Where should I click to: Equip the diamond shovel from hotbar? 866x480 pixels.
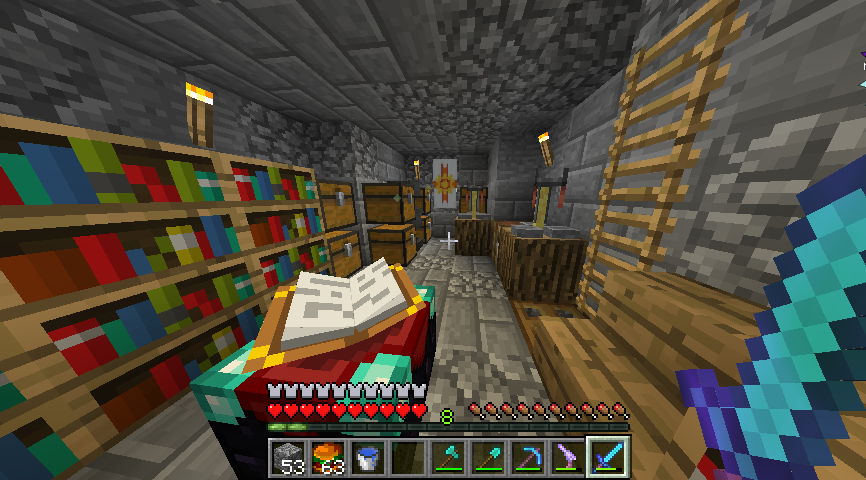click(x=488, y=458)
